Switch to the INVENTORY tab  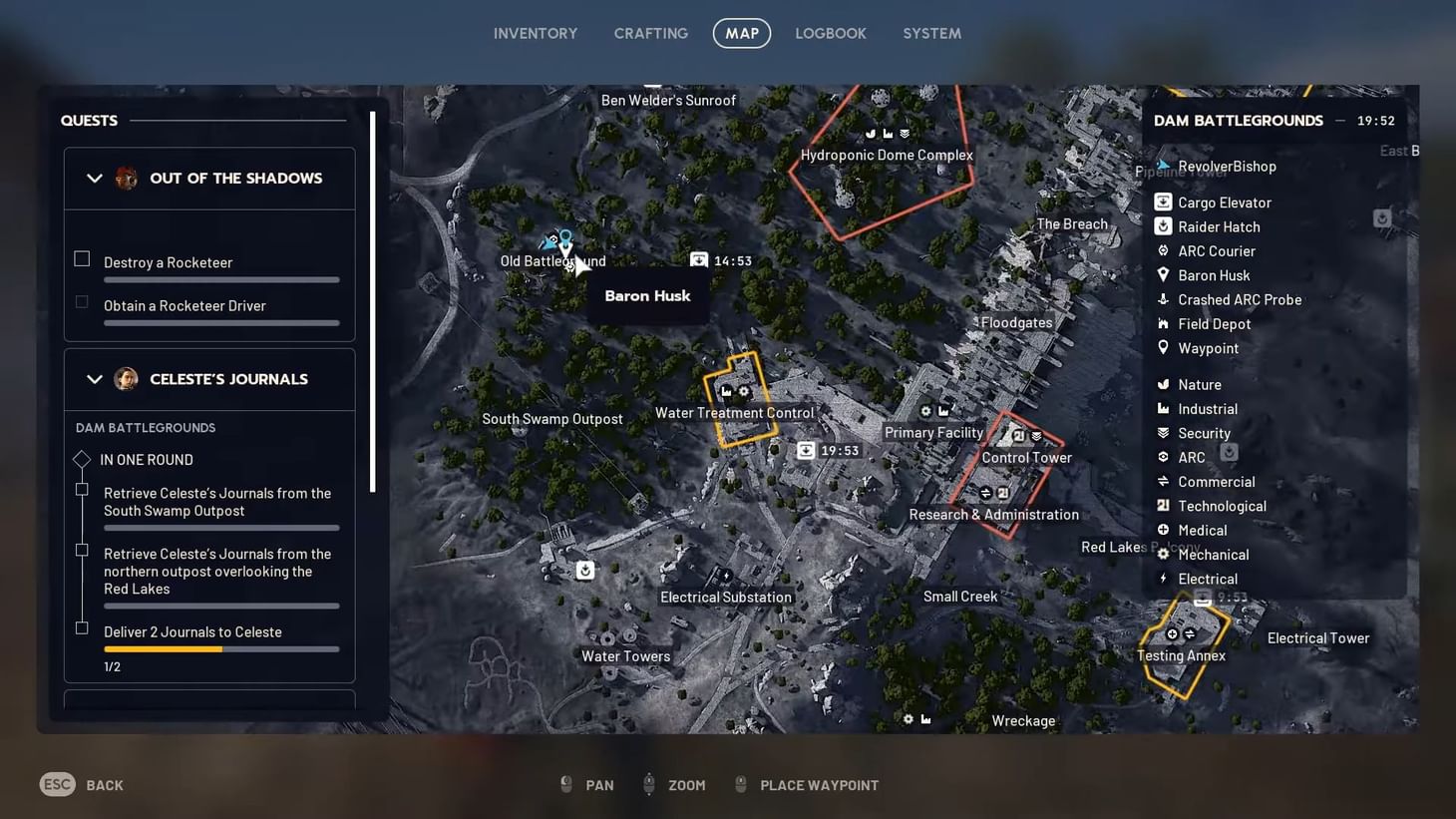click(536, 33)
